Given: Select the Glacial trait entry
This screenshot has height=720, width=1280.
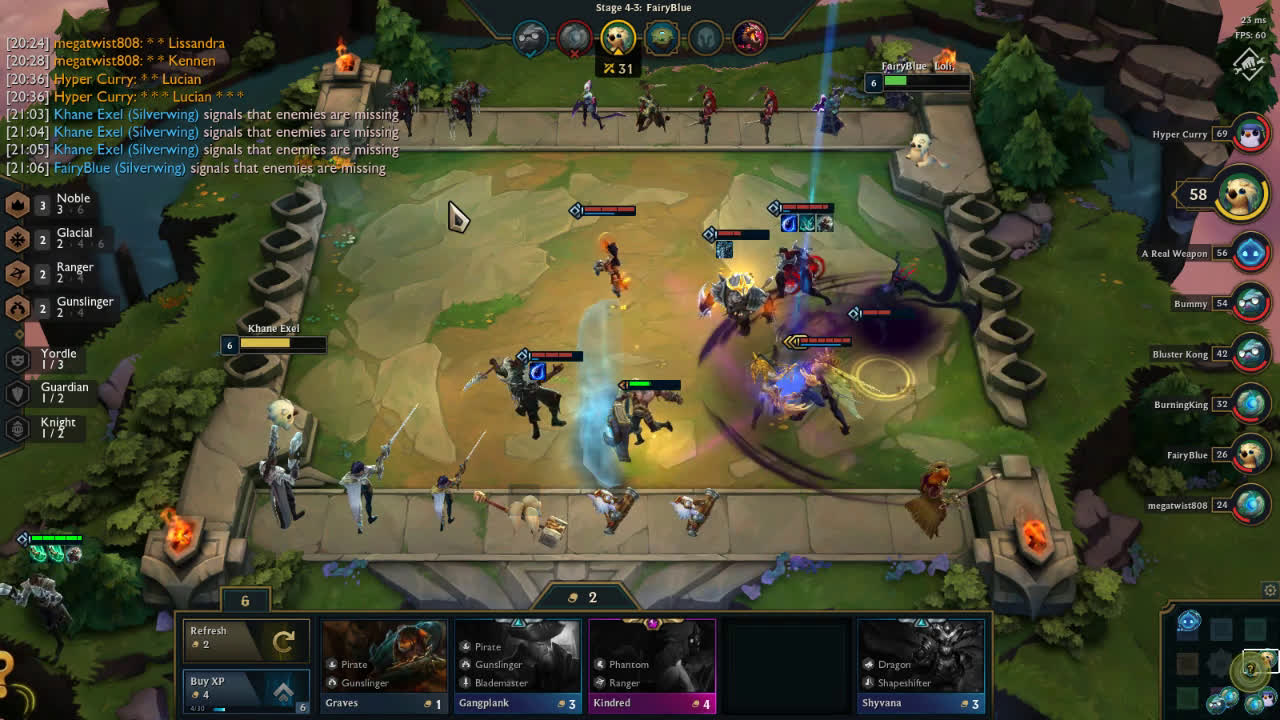Looking at the screenshot, I should [x=55, y=239].
